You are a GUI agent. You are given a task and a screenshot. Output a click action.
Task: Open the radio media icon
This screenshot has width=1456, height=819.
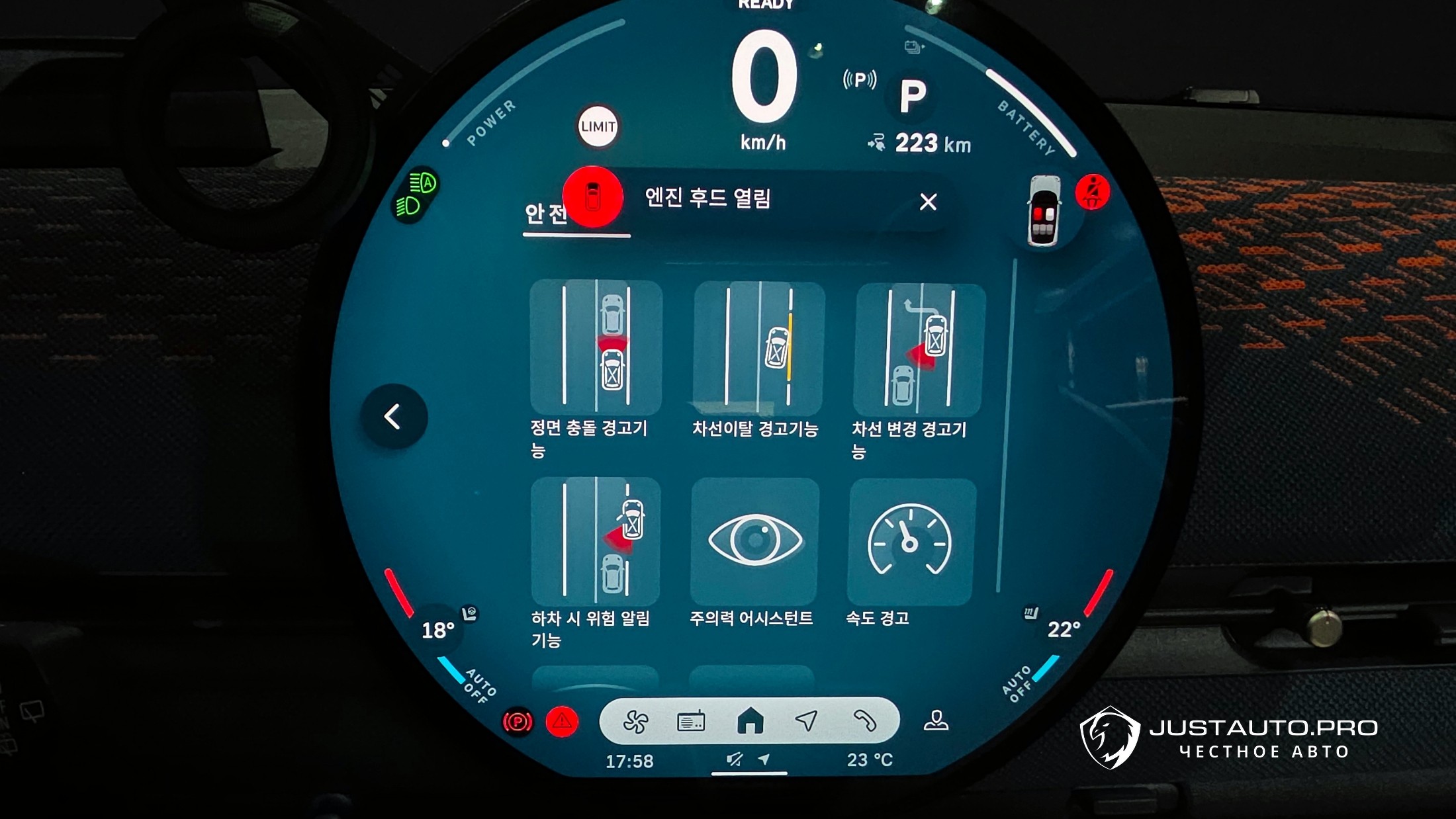pos(691,722)
